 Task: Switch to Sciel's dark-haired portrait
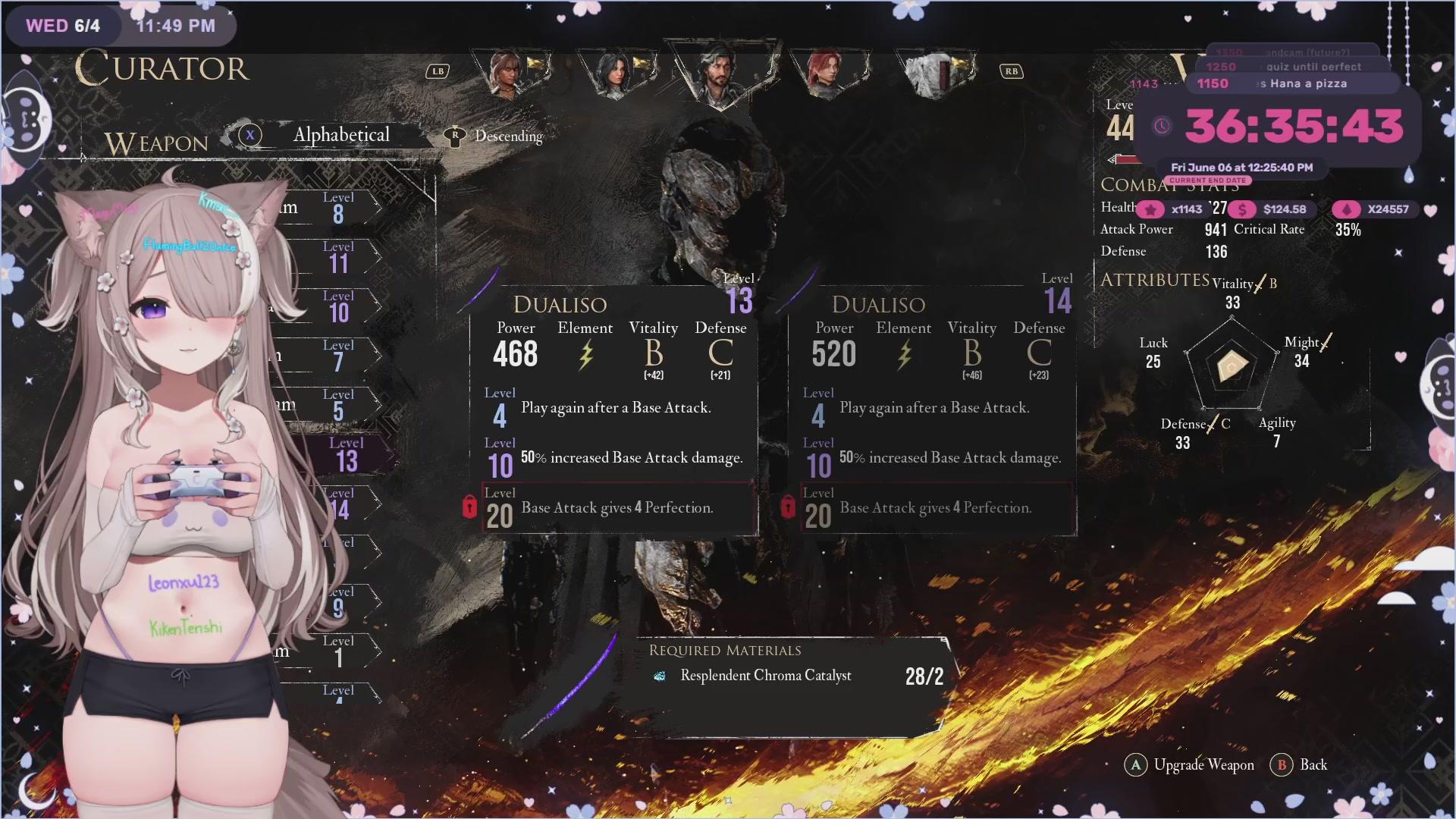click(x=613, y=74)
